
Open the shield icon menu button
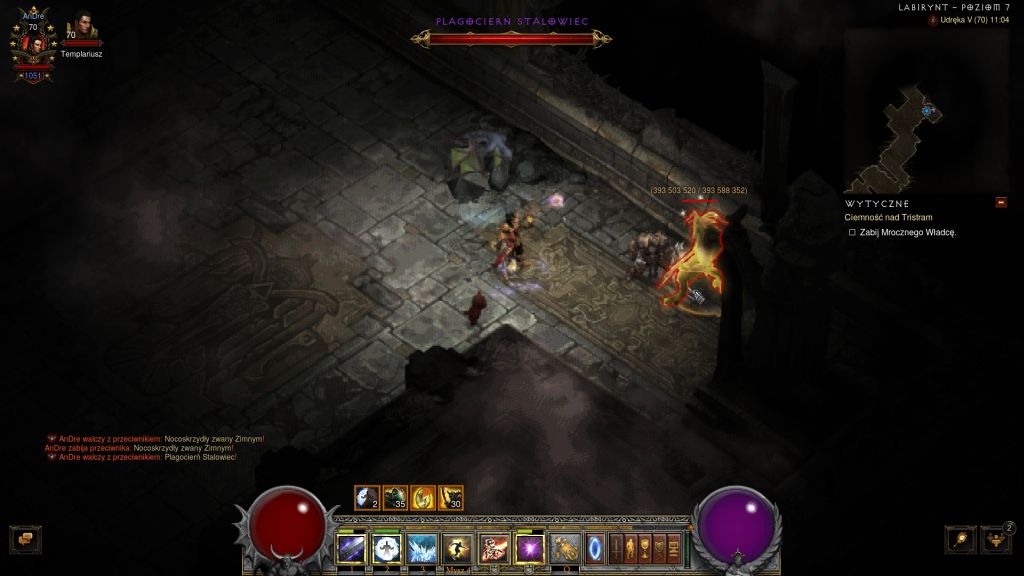click(660, 548)
